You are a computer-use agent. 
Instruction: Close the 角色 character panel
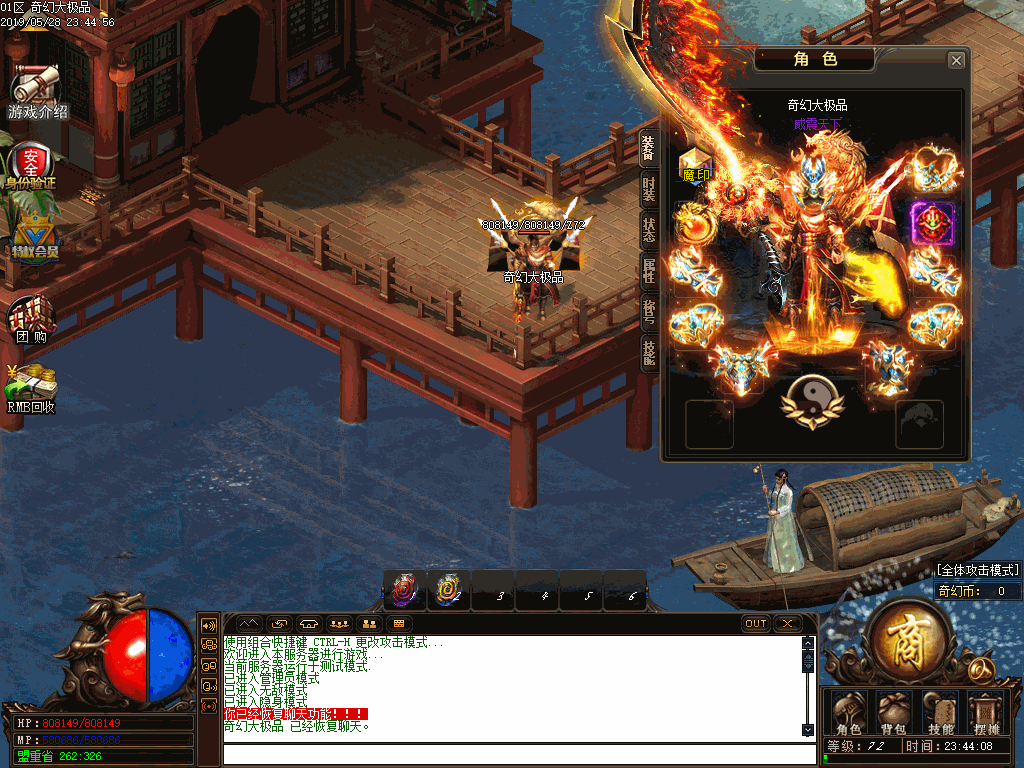point(956,61)
